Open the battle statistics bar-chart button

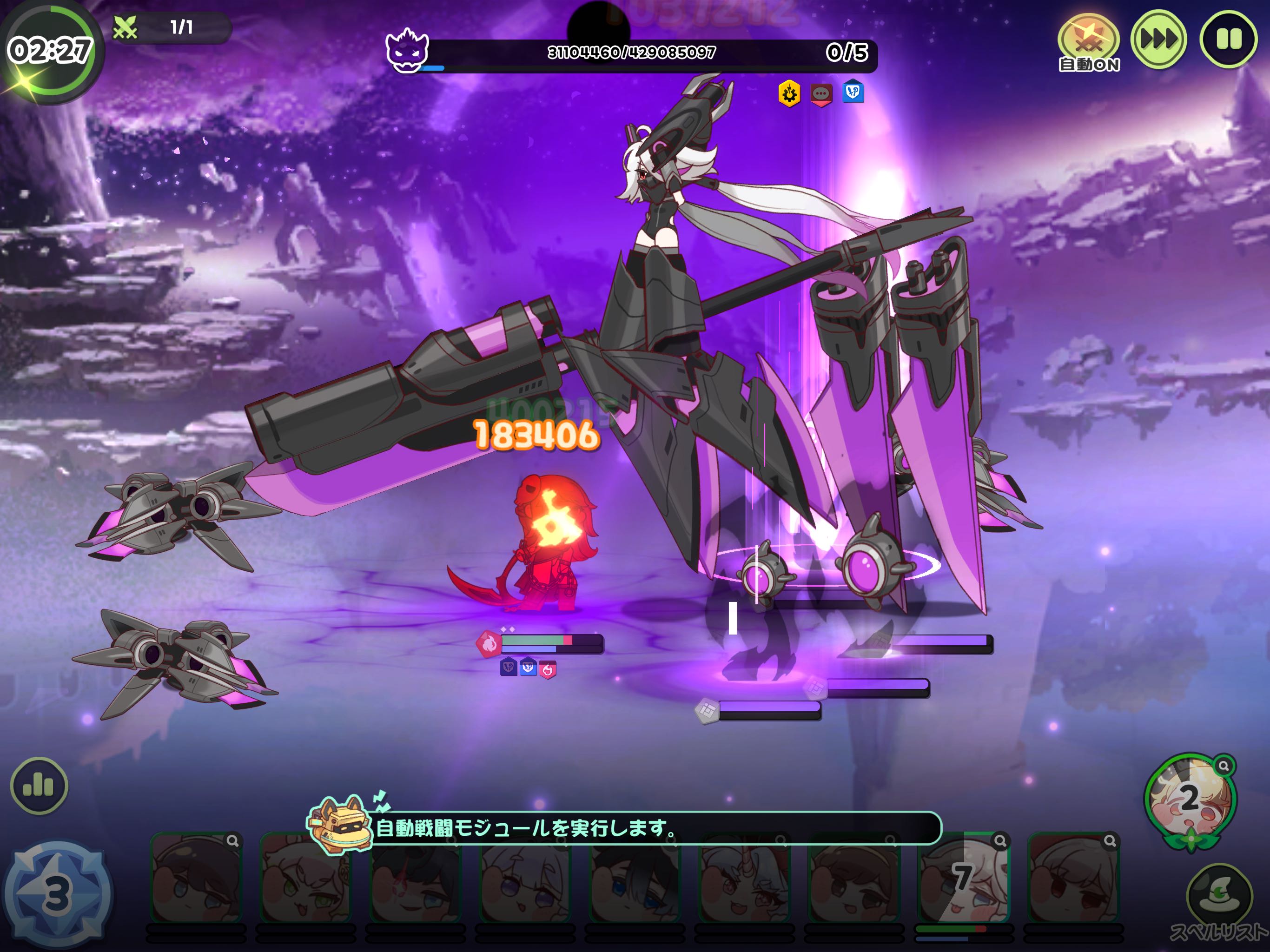(x=39, y=785)
